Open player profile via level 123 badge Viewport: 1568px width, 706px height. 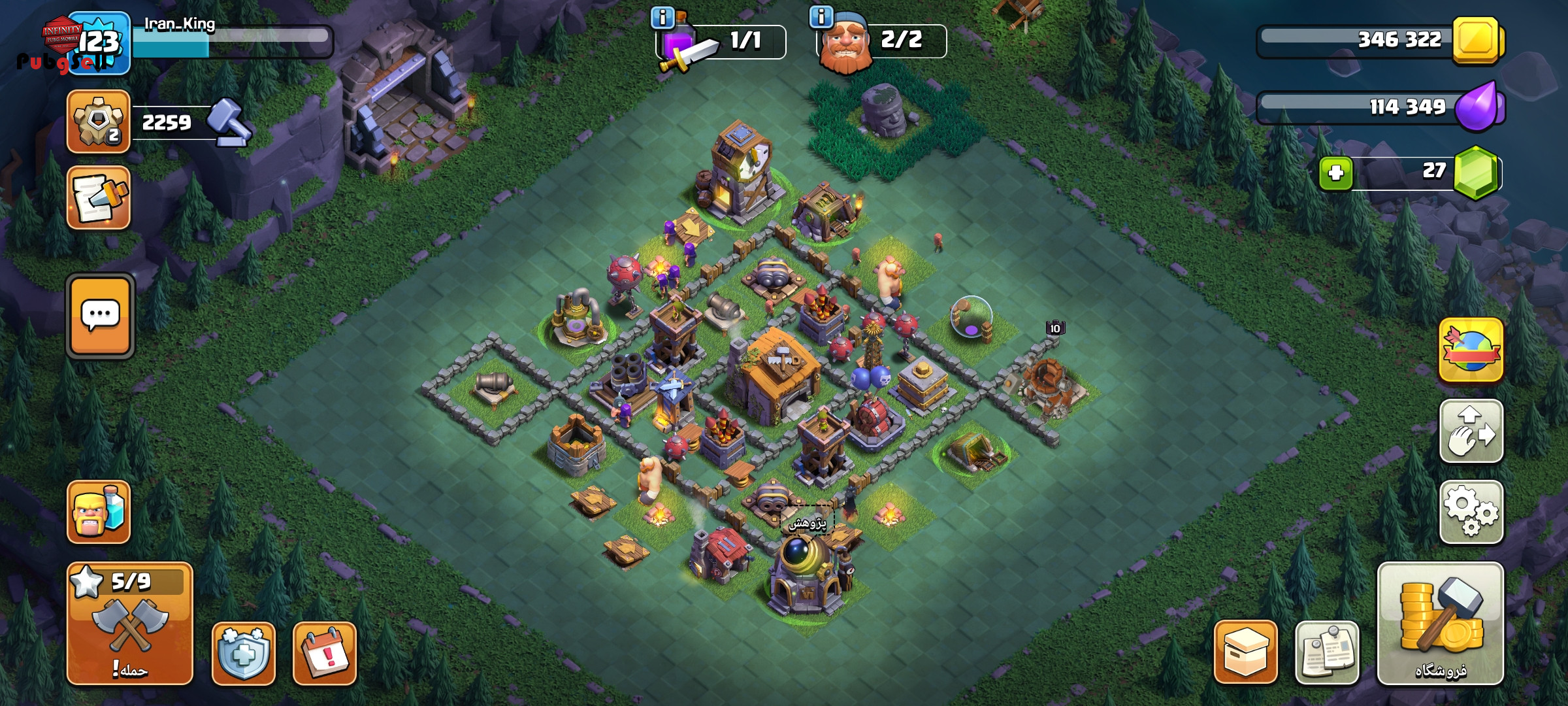[99, 43]
